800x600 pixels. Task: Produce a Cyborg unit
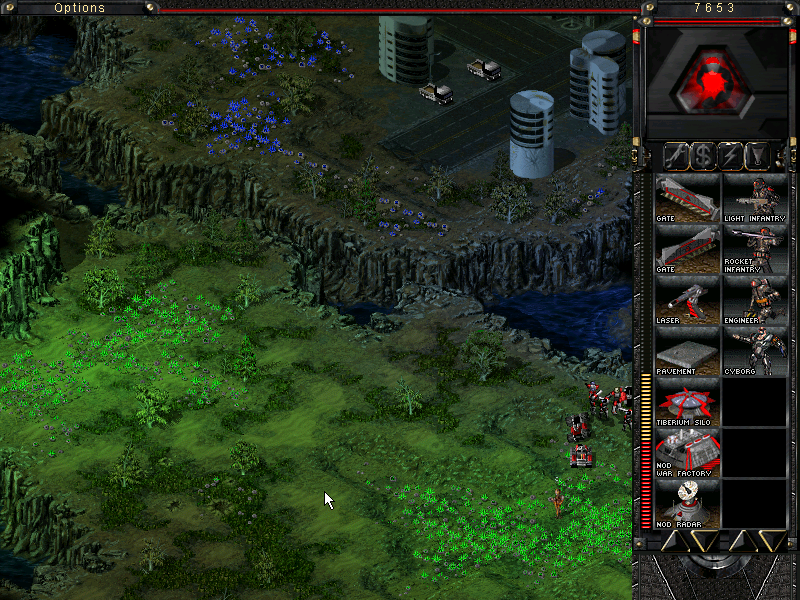[755, 352]
